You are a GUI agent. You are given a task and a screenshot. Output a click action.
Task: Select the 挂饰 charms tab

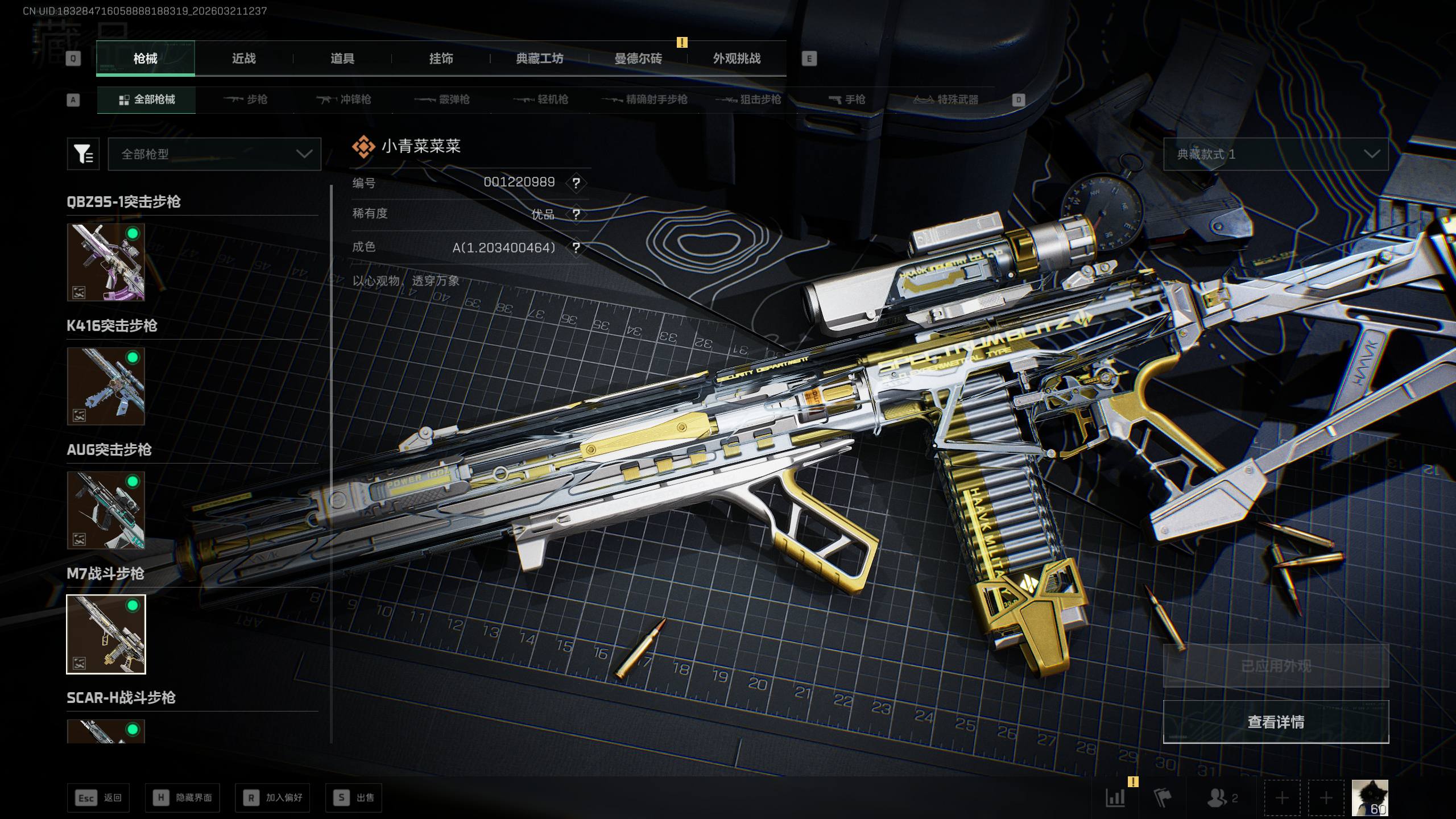(x=441, y=59)
